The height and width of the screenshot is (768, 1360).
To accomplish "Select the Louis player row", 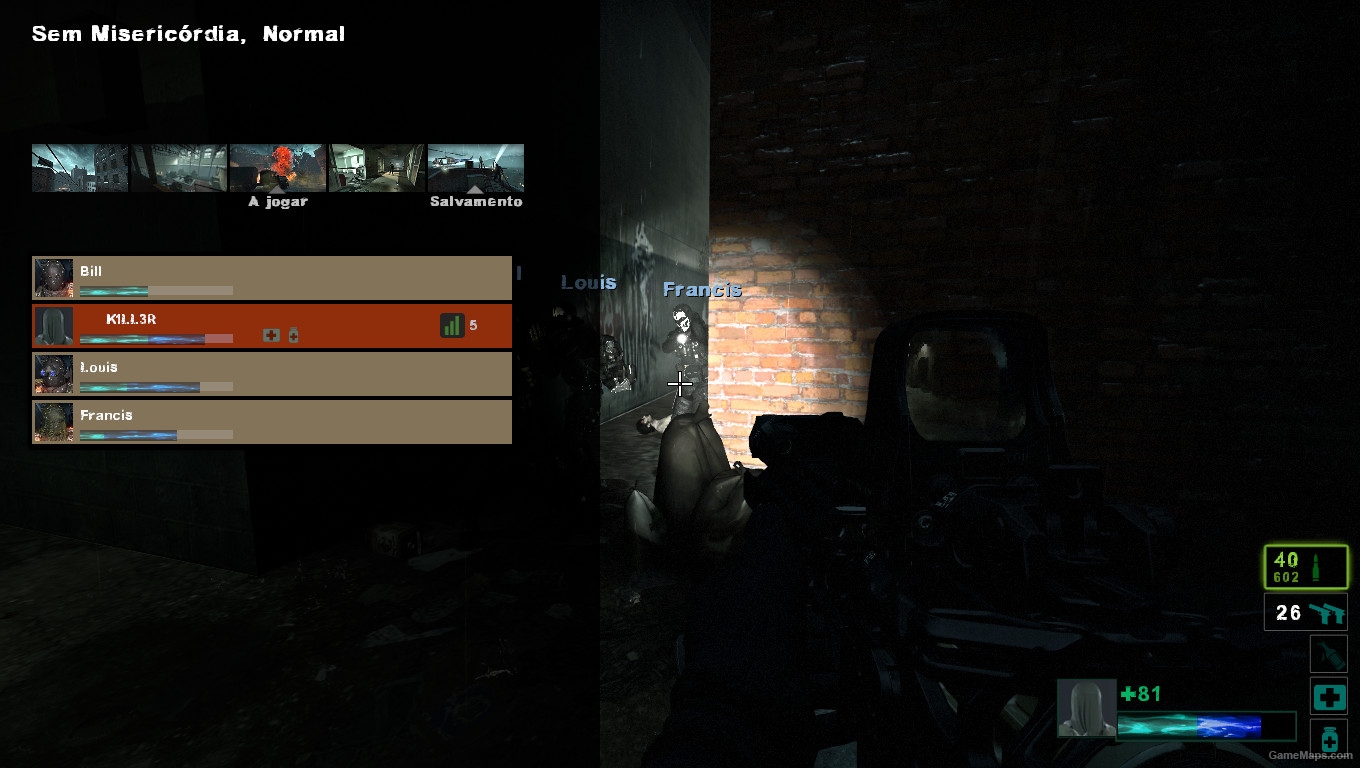I will 271,374.
